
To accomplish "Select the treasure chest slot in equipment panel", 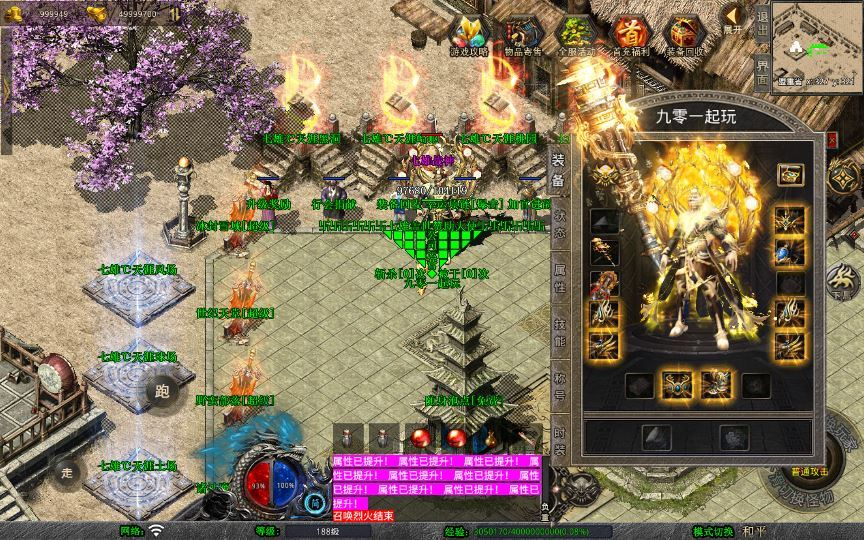I will point(789,175).
